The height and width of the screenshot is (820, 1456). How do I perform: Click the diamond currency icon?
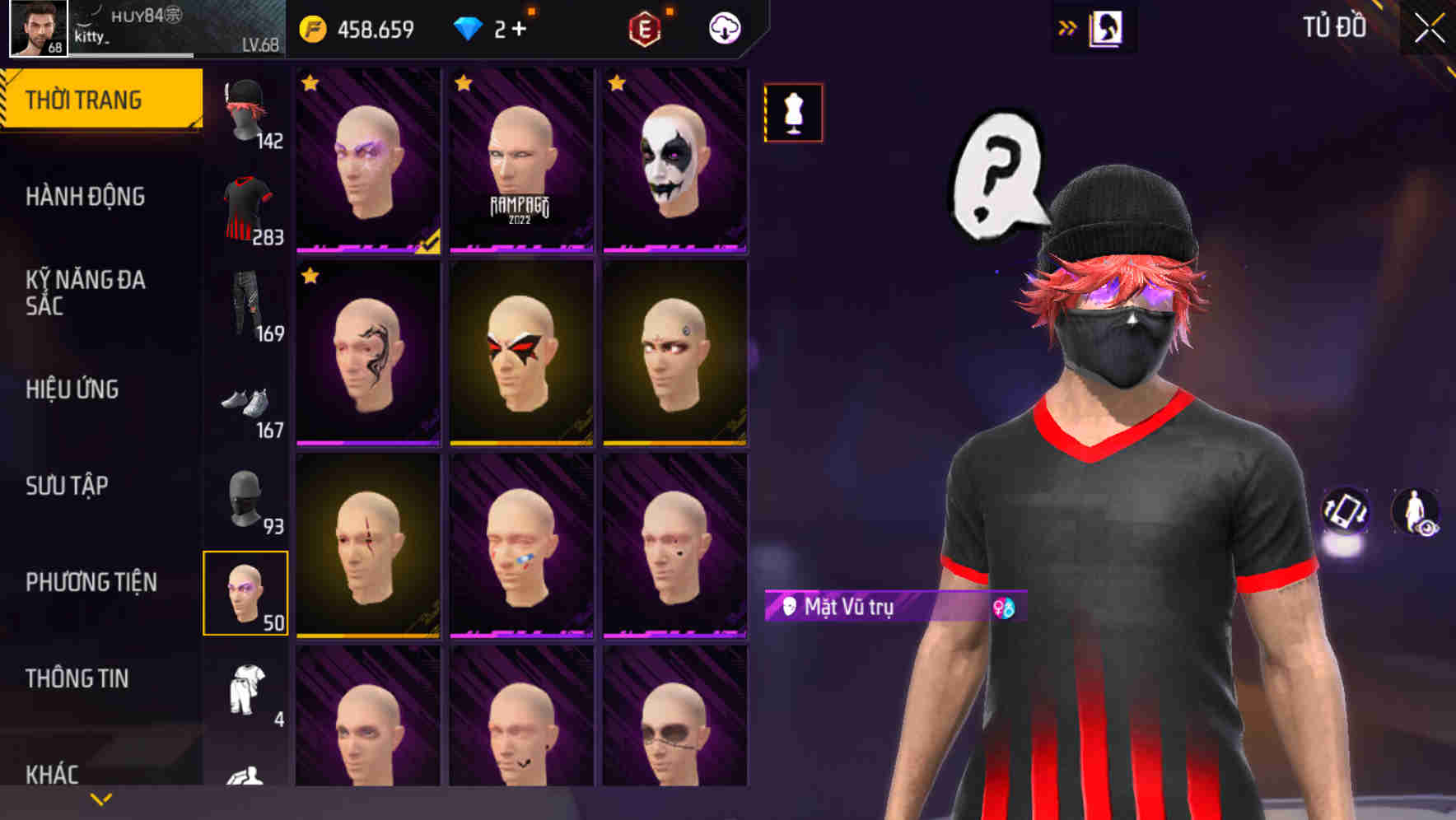pyautogui.click(x=467, y=26)
